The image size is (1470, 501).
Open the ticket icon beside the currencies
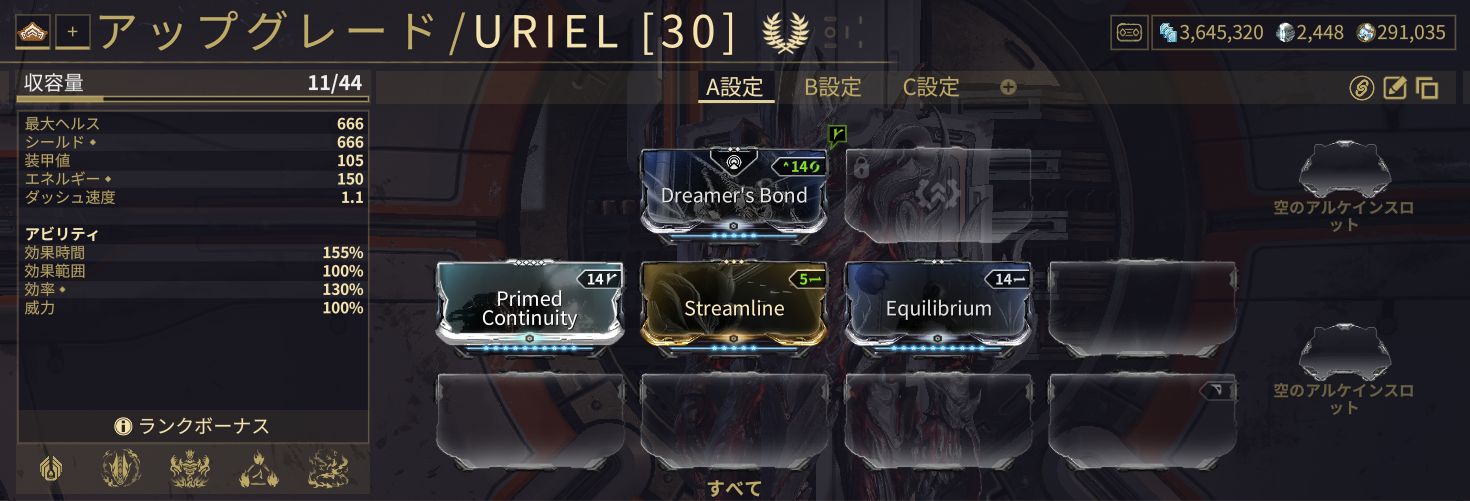point(1128,32)
